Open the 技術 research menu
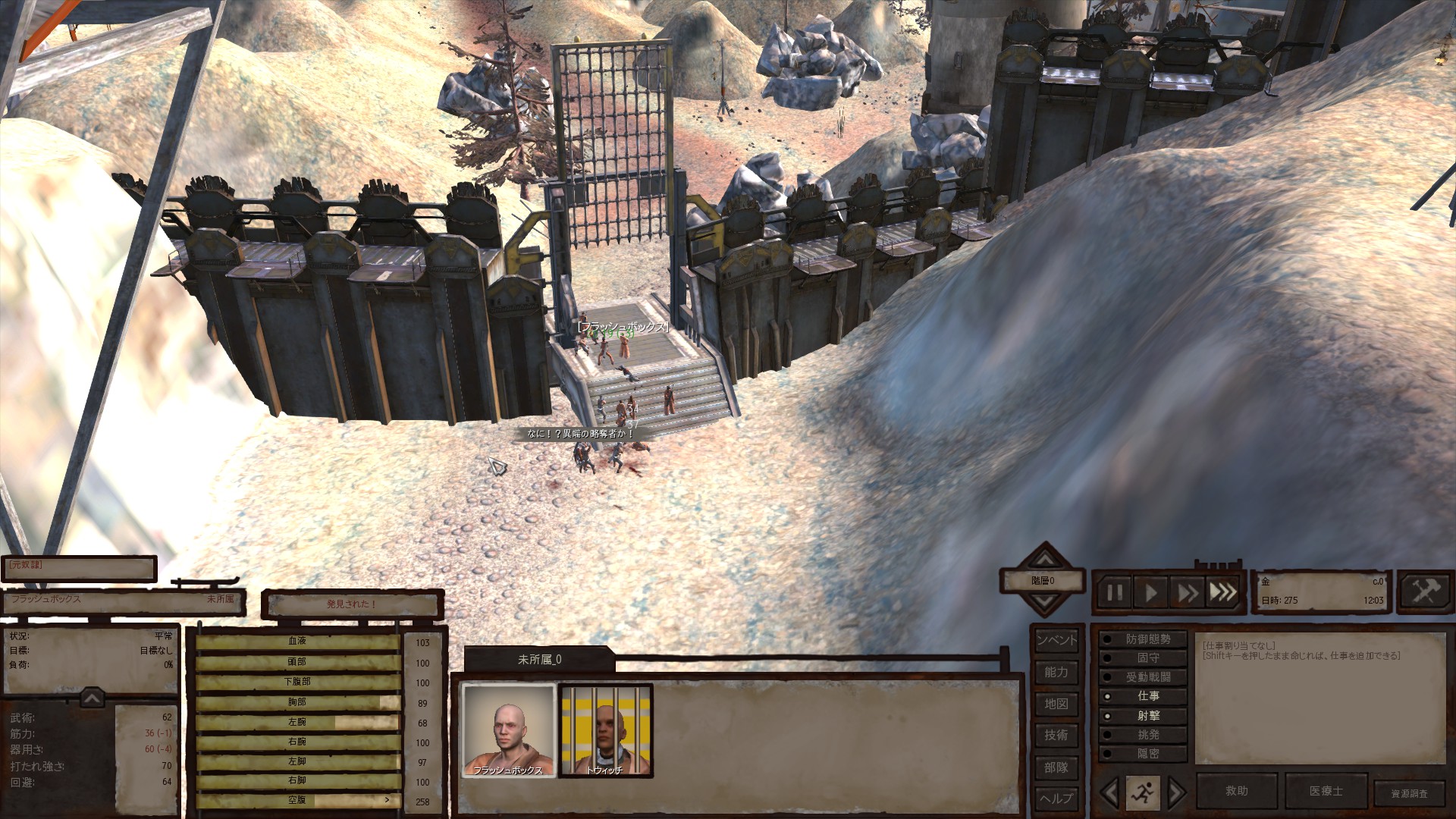The height and width of the screenshot is (819, 1456). 1056,735
